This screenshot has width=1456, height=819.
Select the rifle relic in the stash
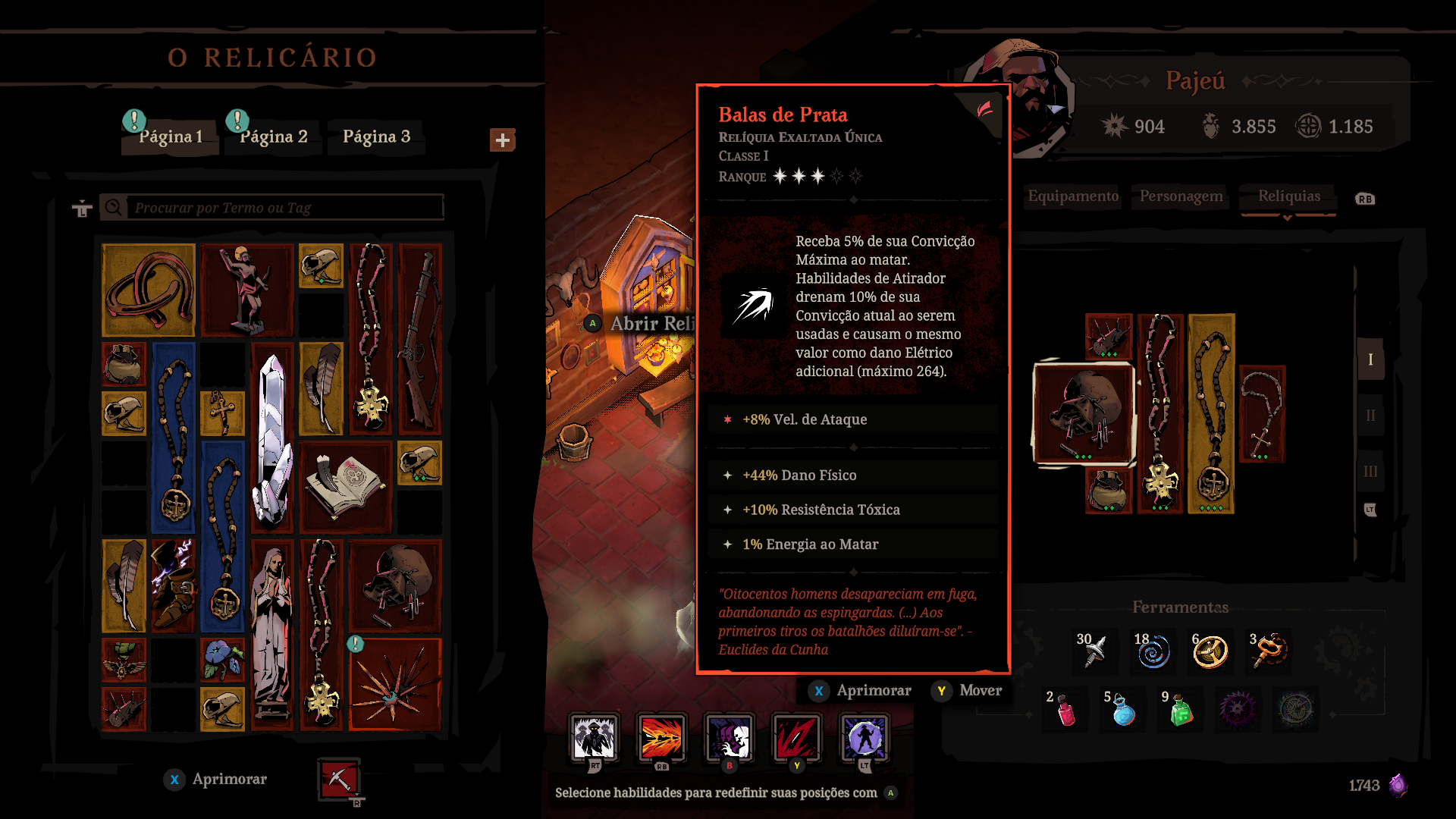coord(419,338)
